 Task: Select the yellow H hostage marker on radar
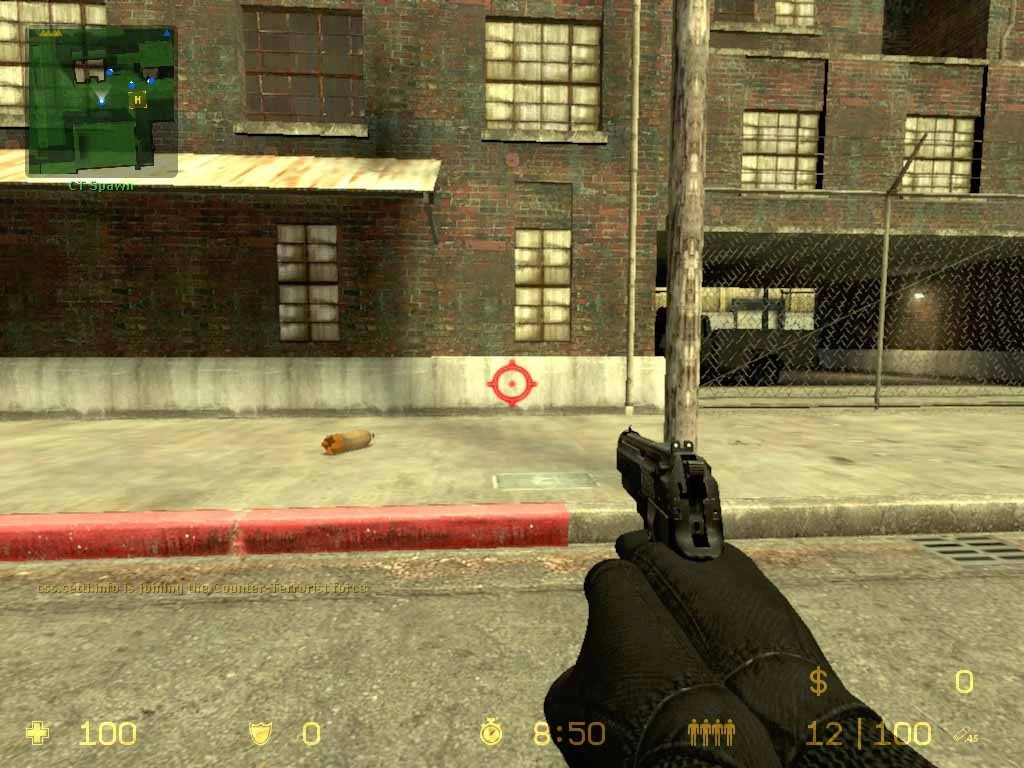click(x=138, y=99)
